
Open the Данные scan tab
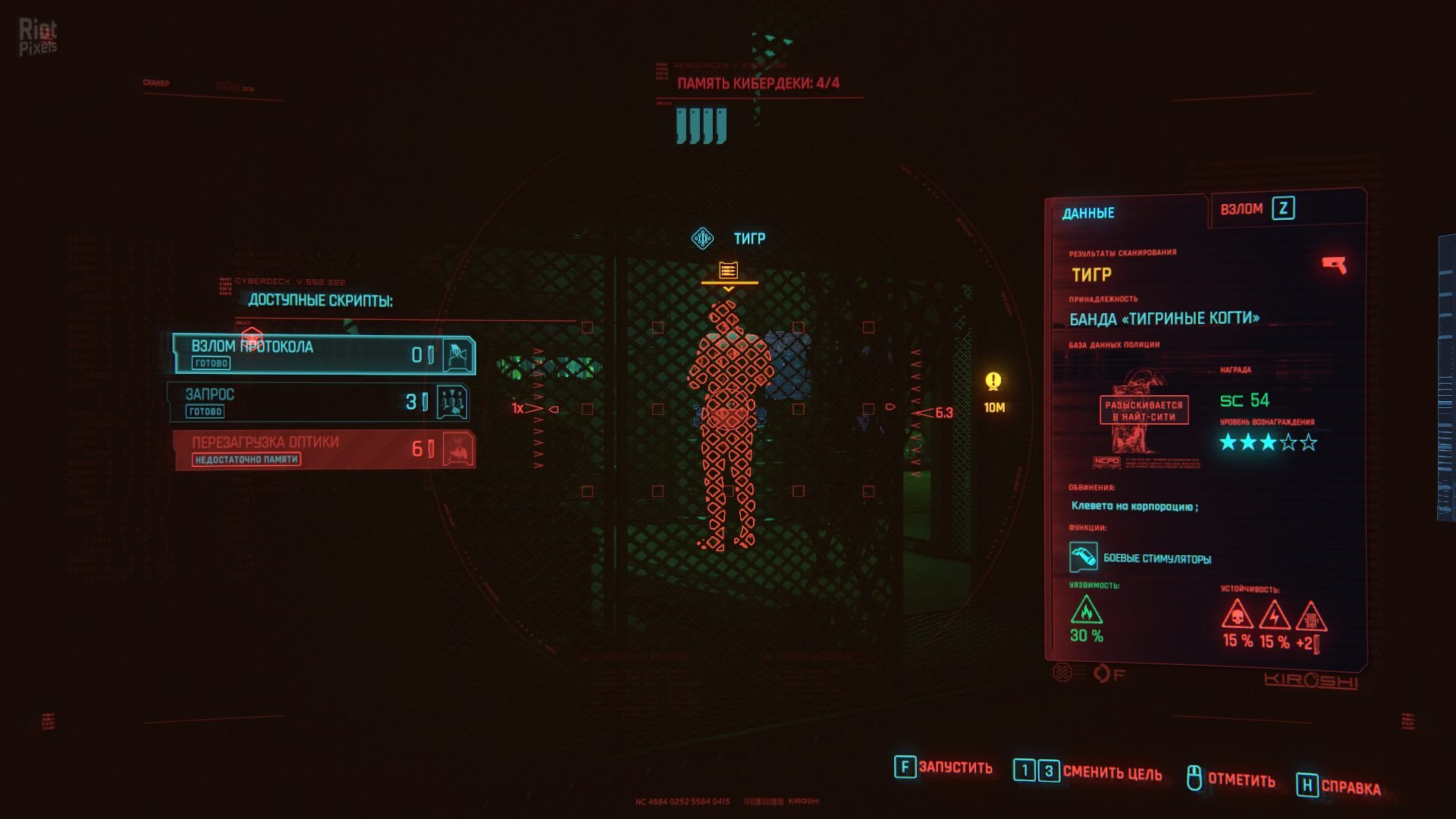coord(1088,213)
